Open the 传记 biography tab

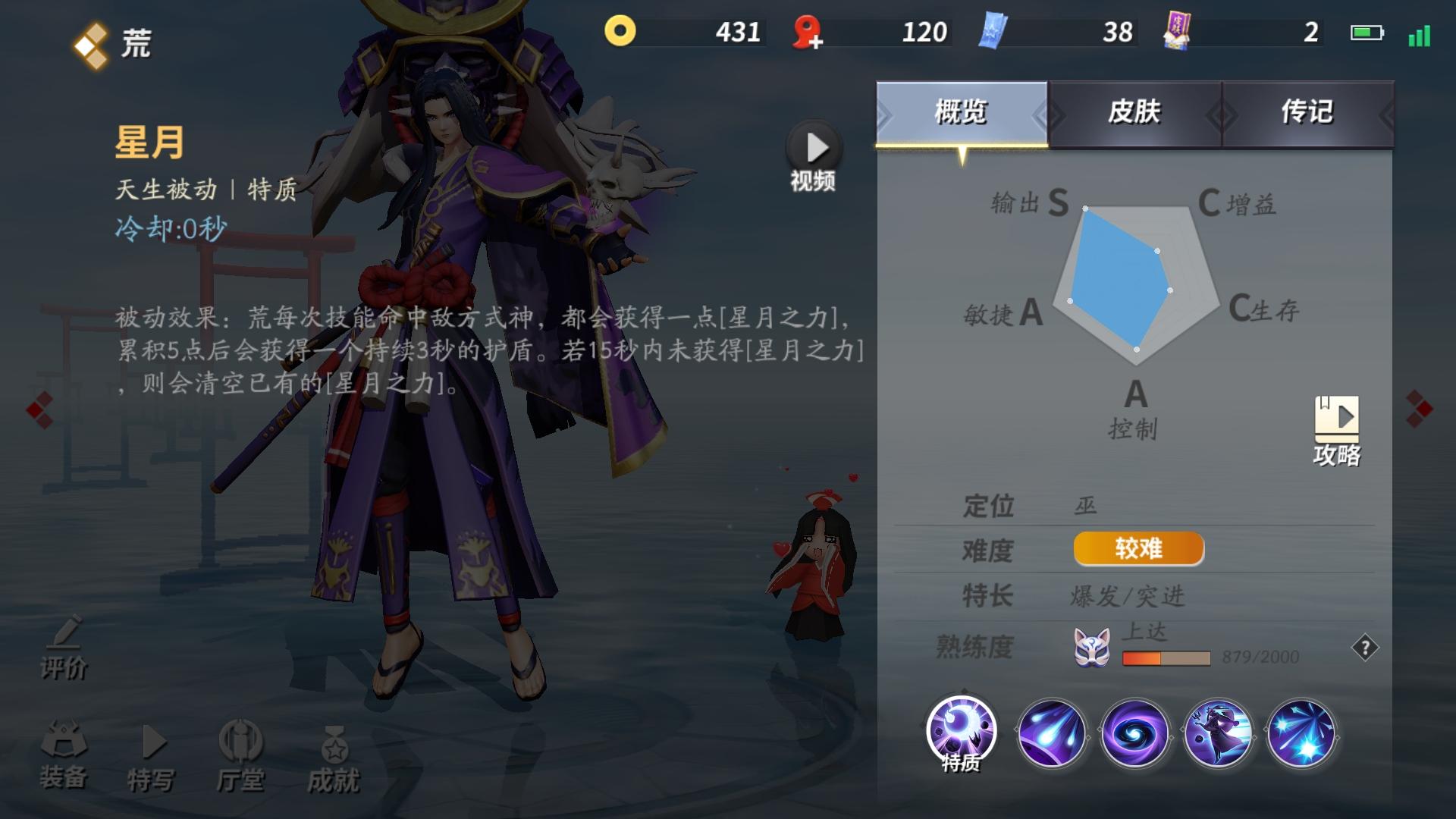[x=1308, y=112]
